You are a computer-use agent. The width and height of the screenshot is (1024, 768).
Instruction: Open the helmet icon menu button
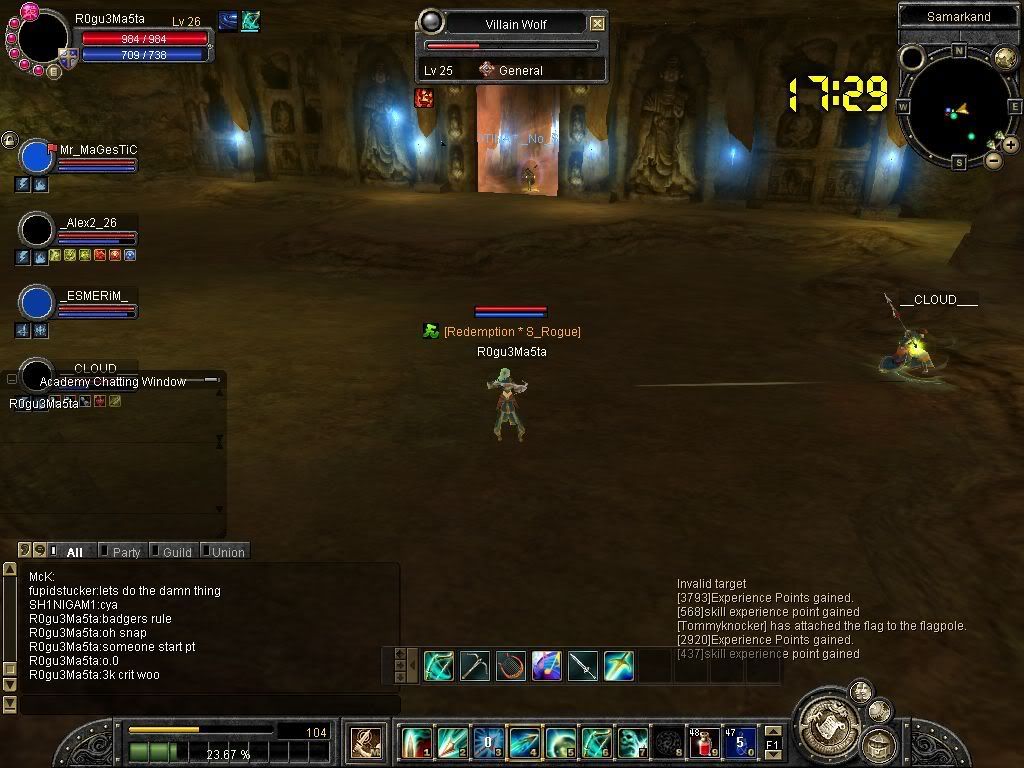[881, 744]
